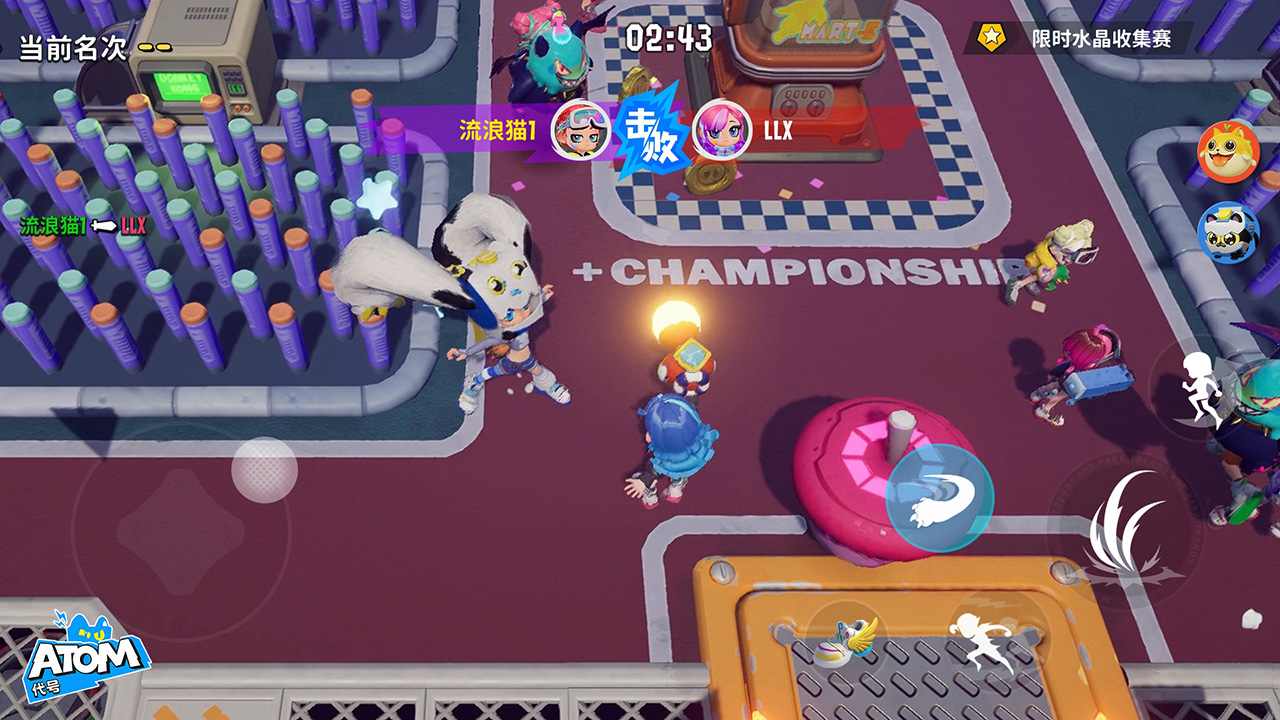The image size is (1280, 720).
Task: Open the 限时水晶收集赛 objective banner
Action: coord(1080,39)
